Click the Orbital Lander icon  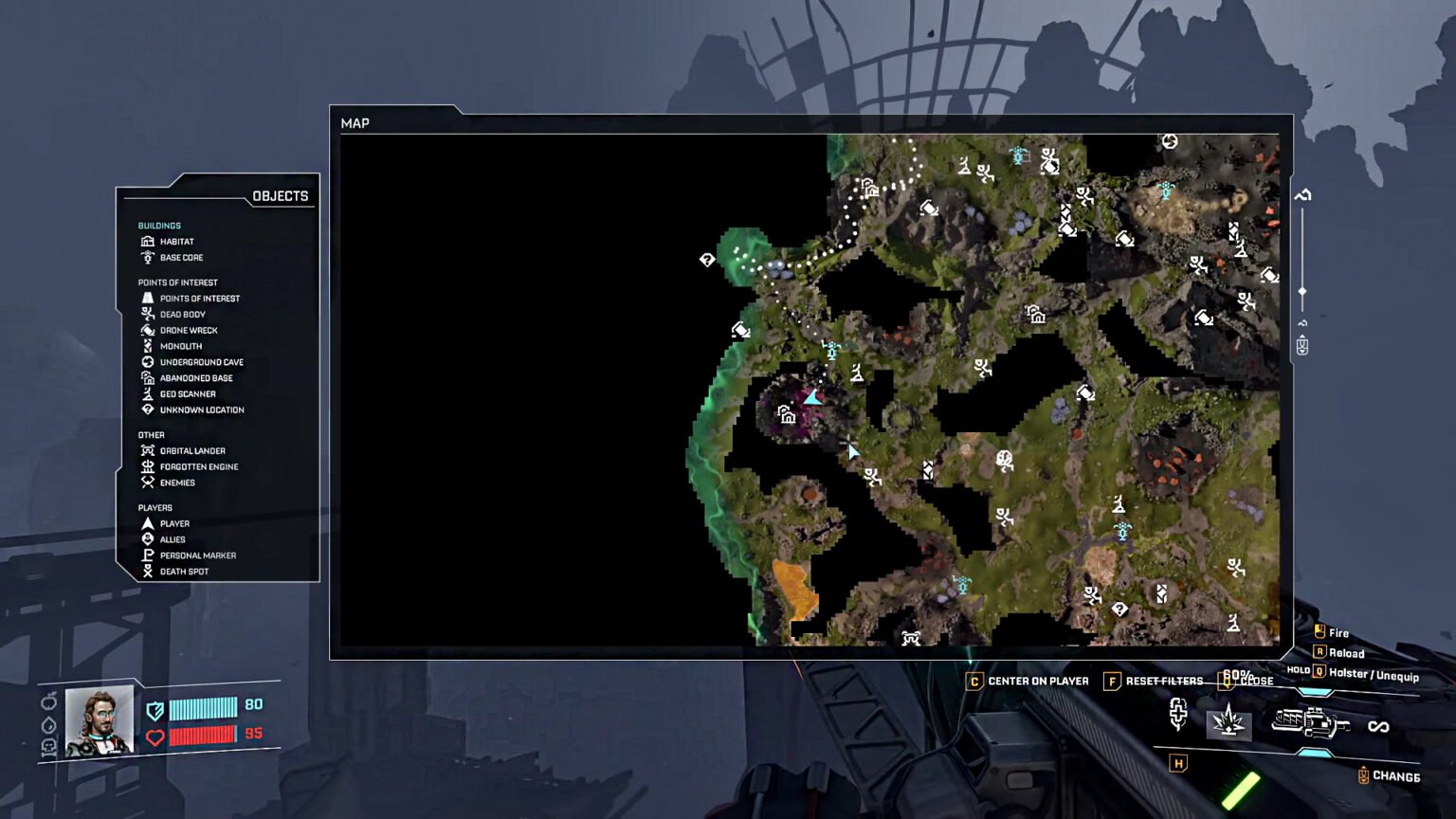[x=148, y=450]
